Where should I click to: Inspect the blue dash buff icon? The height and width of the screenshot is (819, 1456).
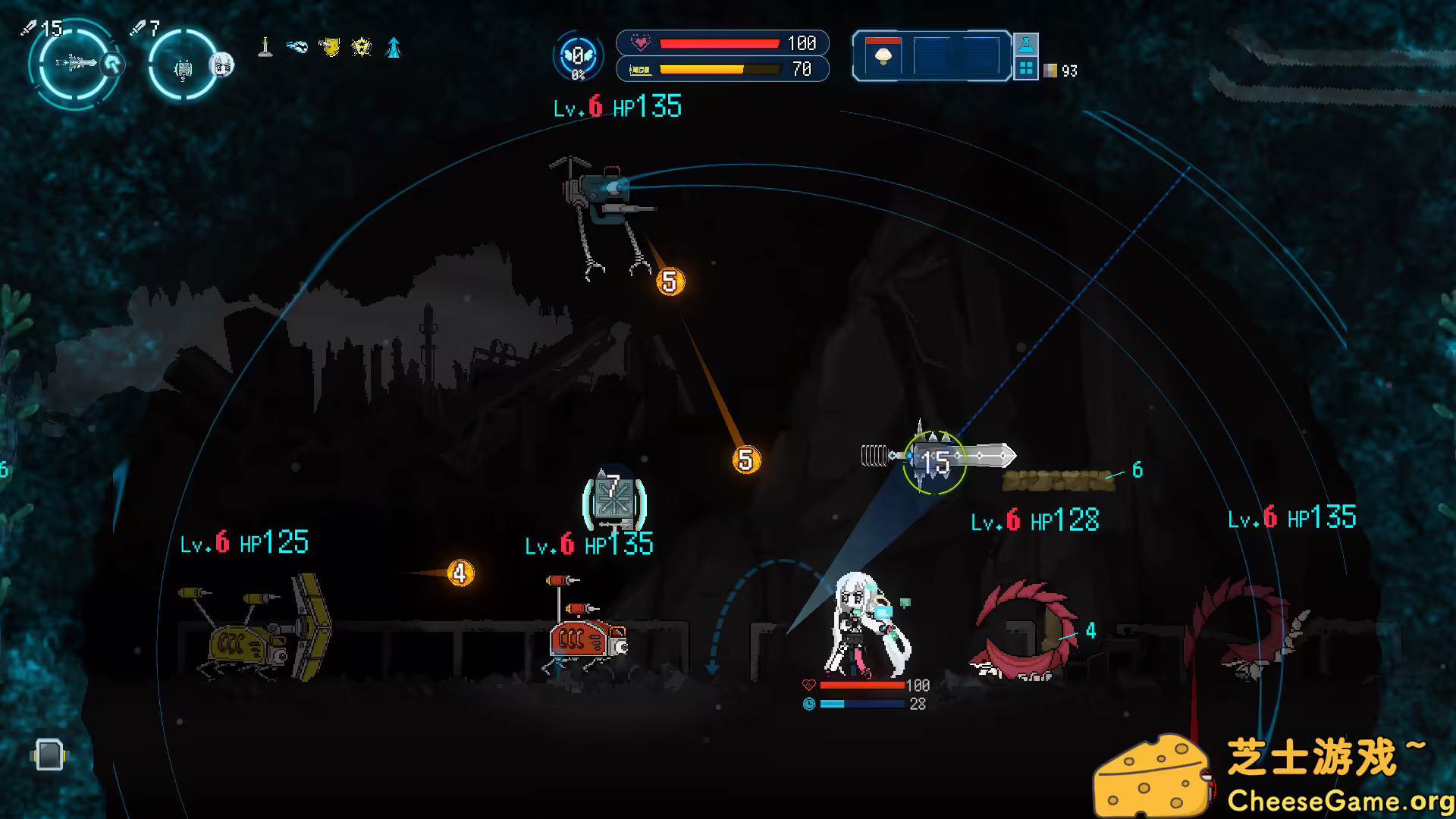pos(297,48)
